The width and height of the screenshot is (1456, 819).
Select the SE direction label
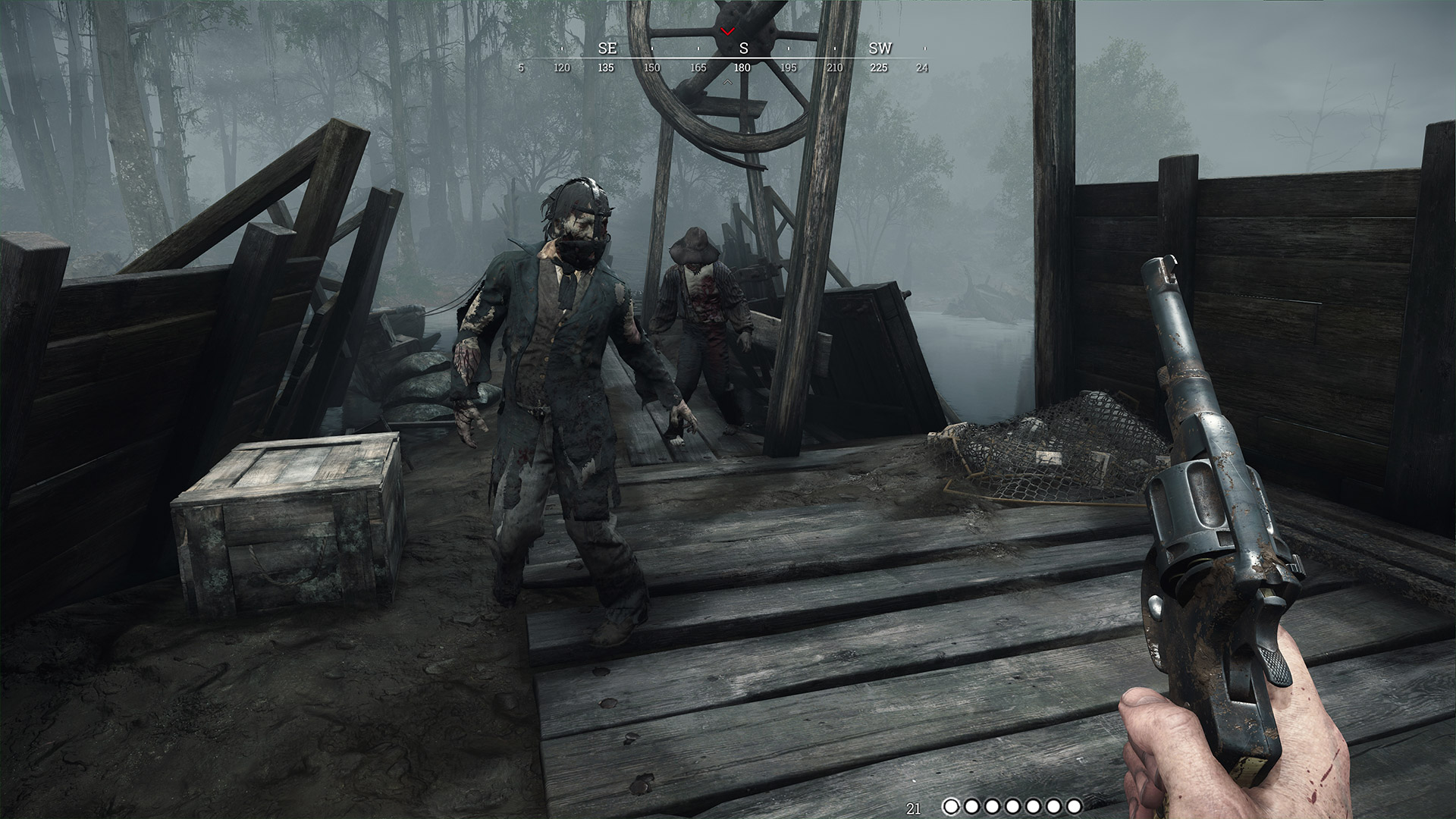coord(608,49)
